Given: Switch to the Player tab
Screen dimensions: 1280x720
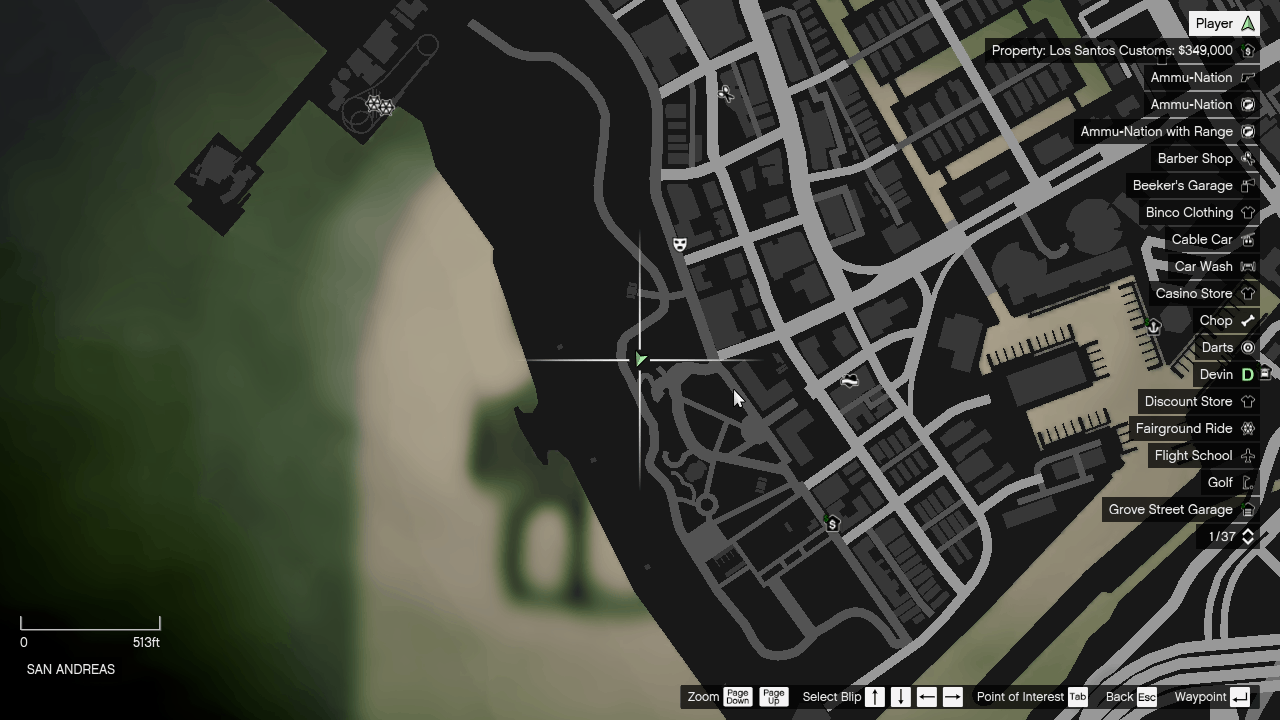Looking at the screenshot, I should coord(1223,22).
